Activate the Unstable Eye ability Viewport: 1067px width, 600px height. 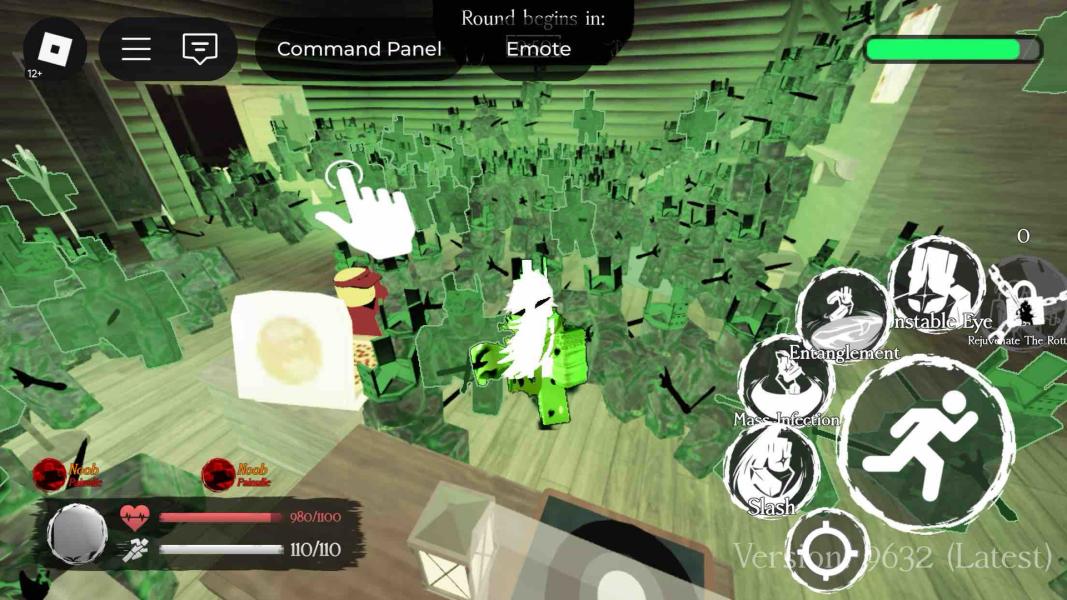936,283
